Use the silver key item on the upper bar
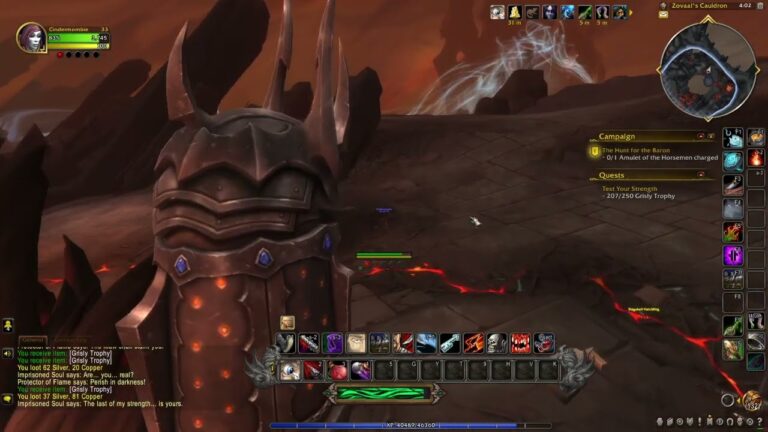This screenshot has width=768, height=432. click(x=450, y=343)
